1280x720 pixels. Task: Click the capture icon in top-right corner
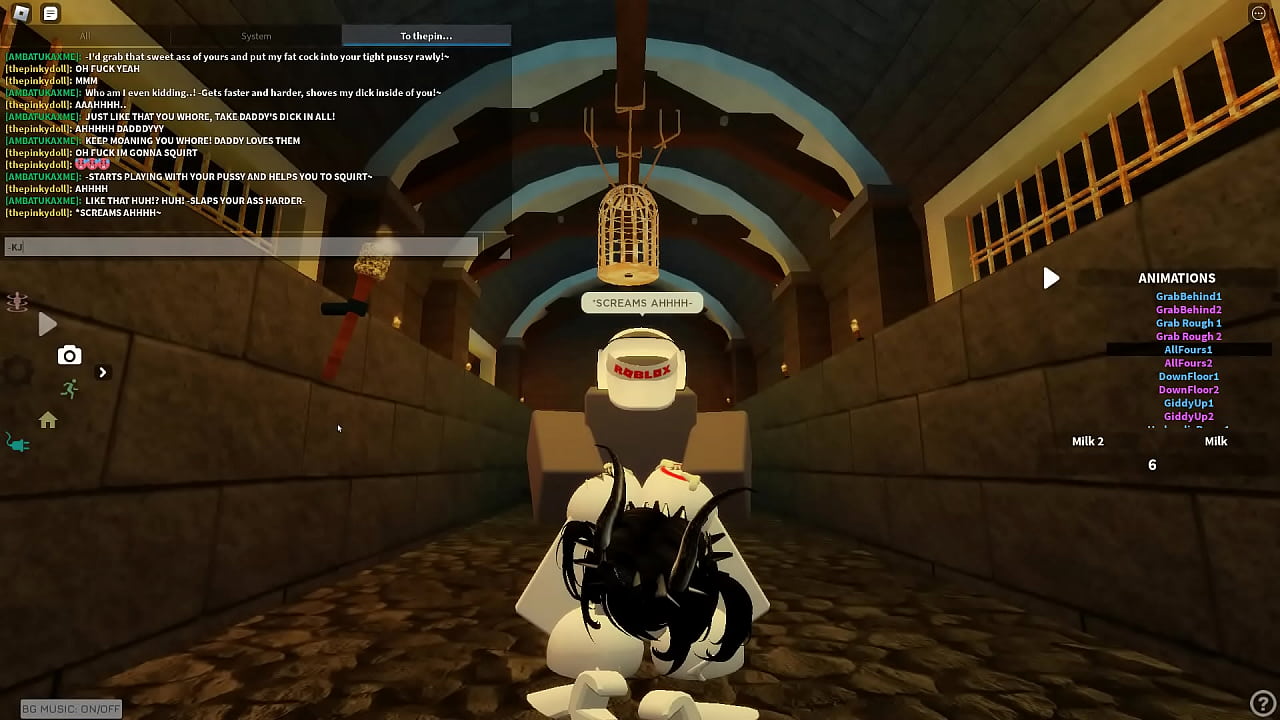click(x=1258, y=12)
